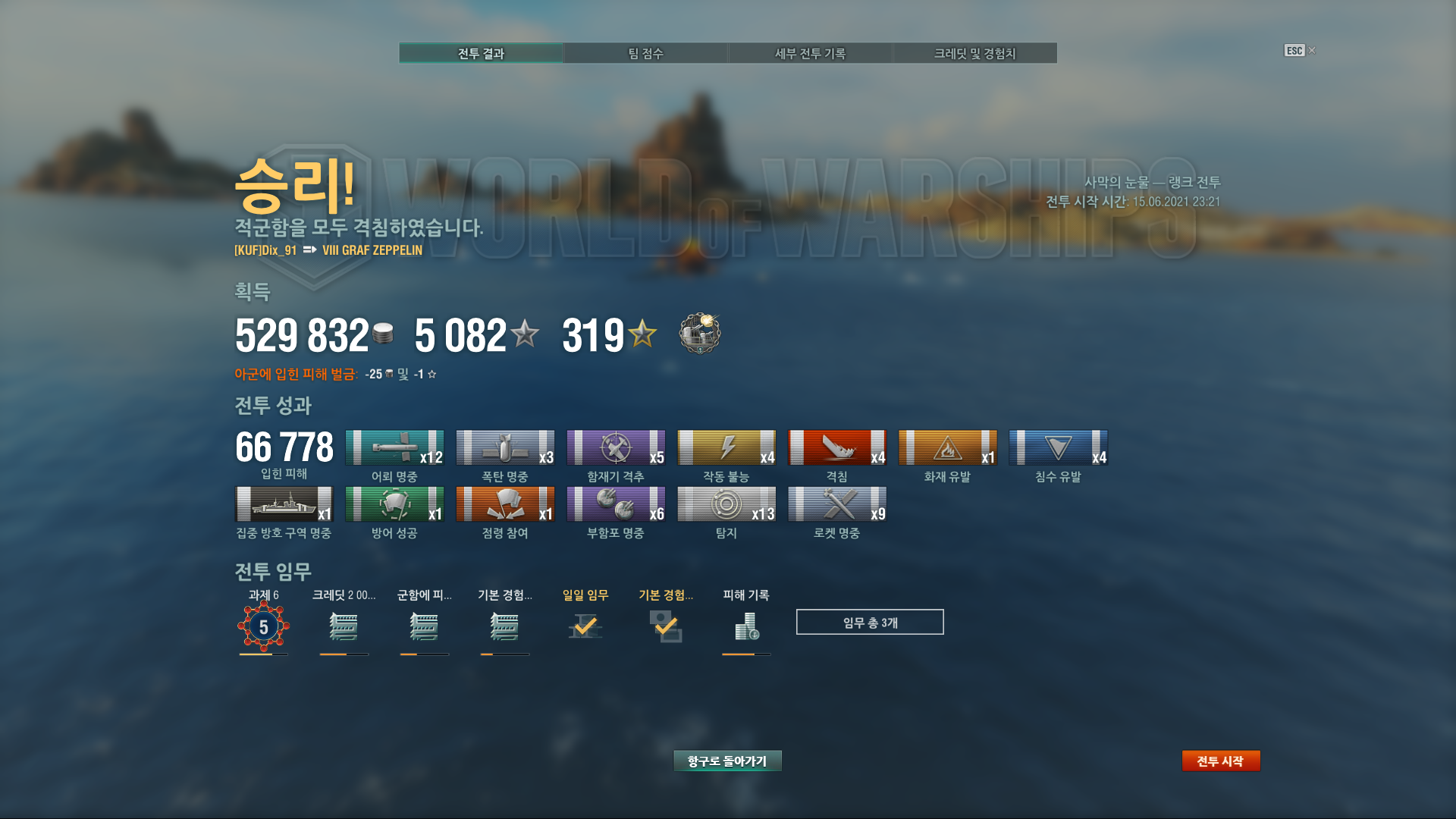Click the 어뢰 명중 torpedo hits ribbon
1456x819 pixels.
tap(394, 447)
